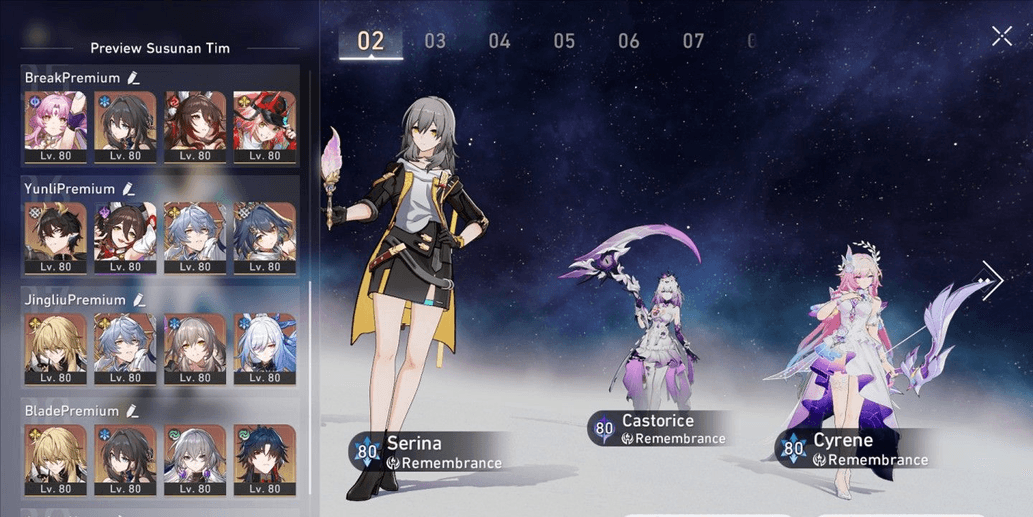Switch to team tab 04
The image size is (1033, 517).
coord(499,41)
